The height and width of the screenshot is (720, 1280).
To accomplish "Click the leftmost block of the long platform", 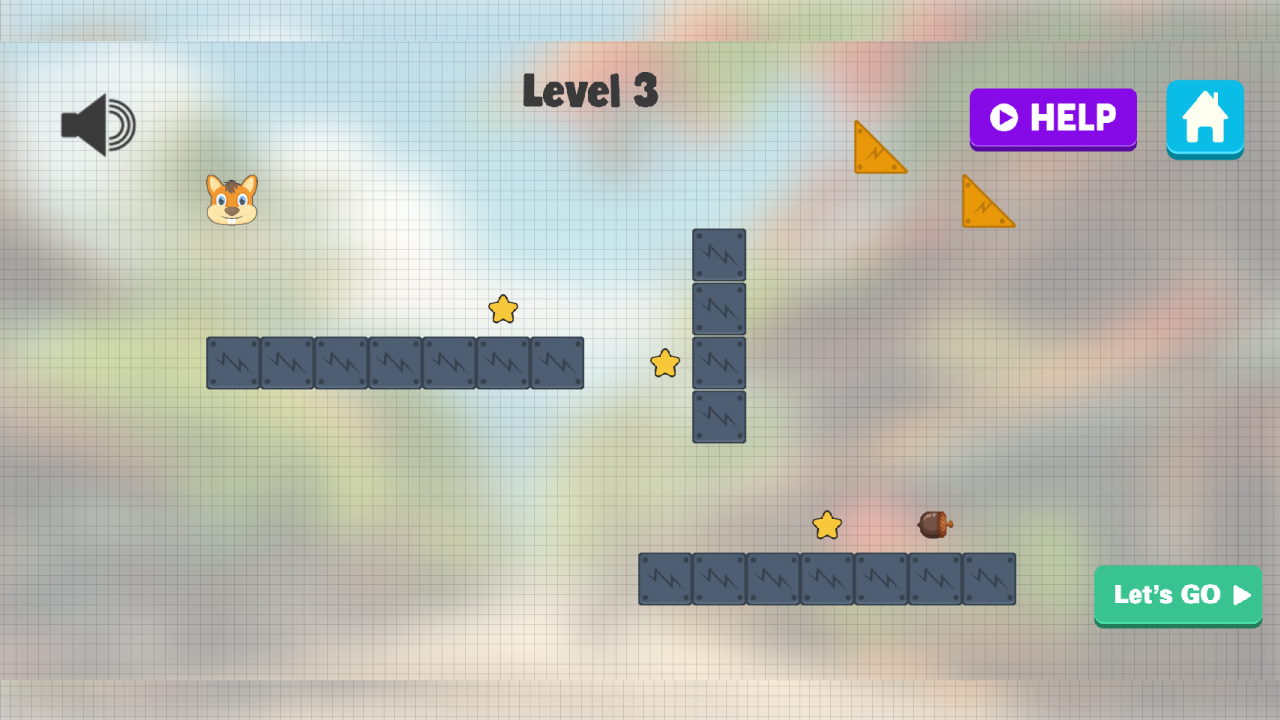I will pyautogui.click(x=232, y=363).
